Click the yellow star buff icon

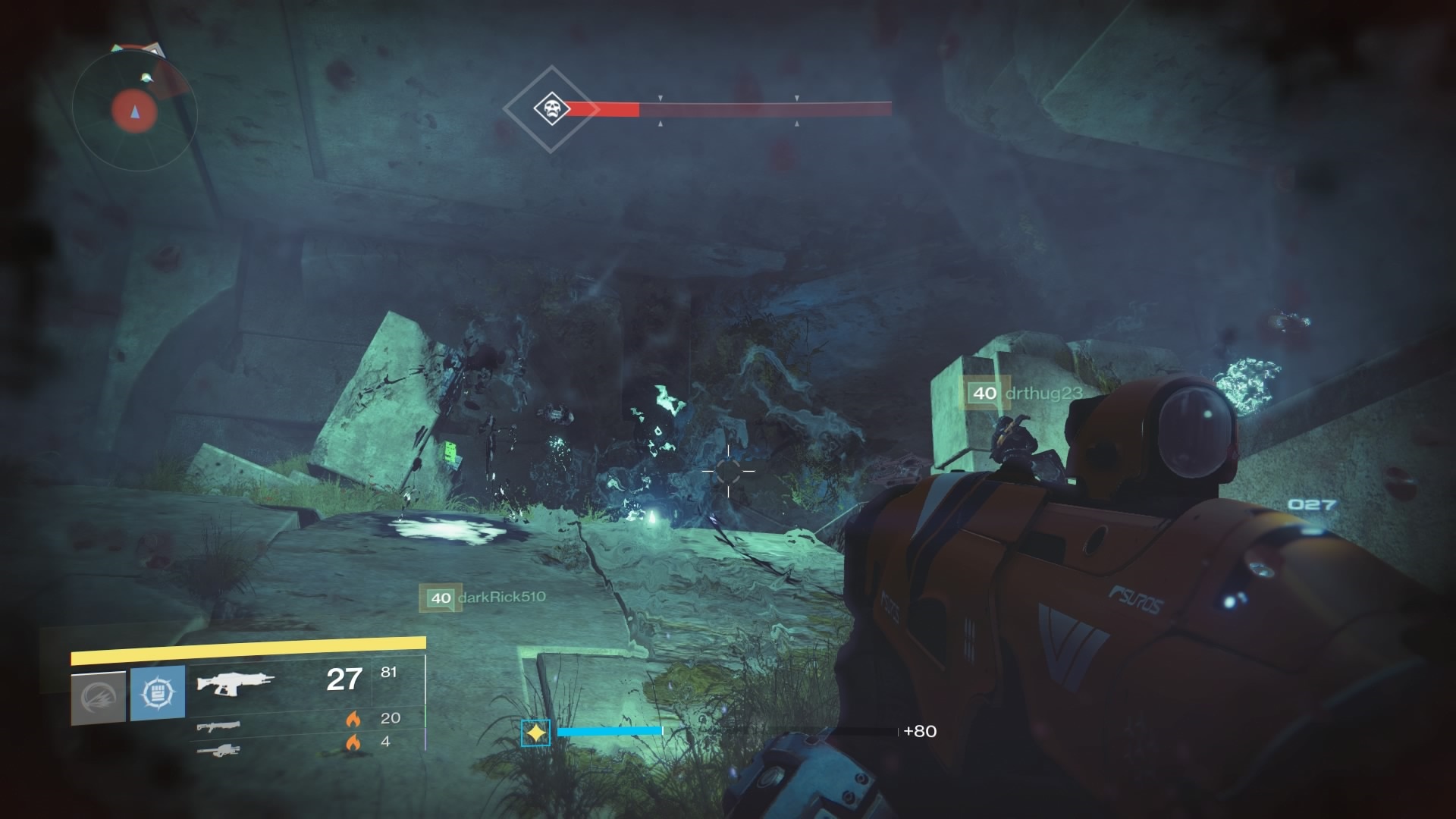point(536,733)
